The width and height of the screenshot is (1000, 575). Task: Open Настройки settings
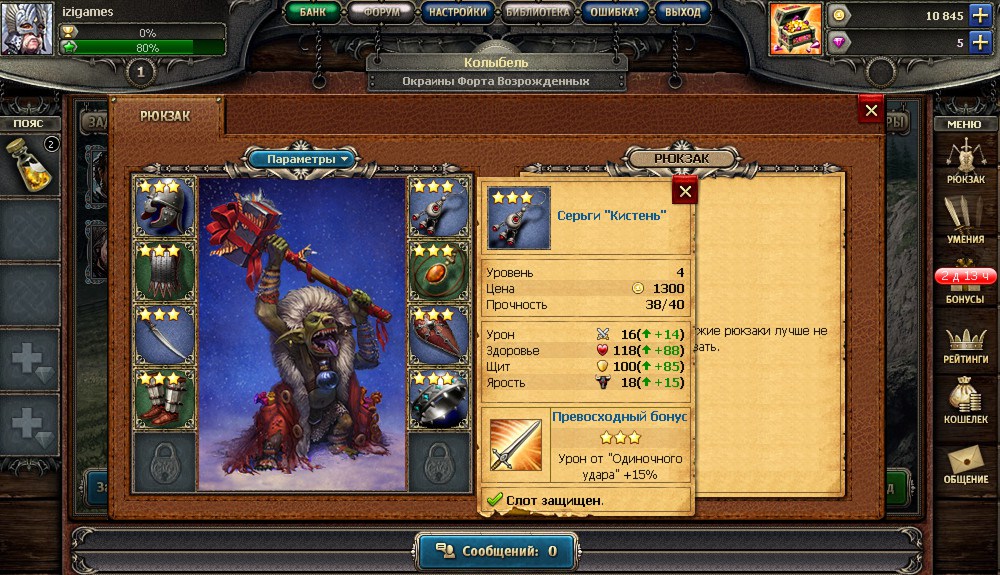(456, 13)
